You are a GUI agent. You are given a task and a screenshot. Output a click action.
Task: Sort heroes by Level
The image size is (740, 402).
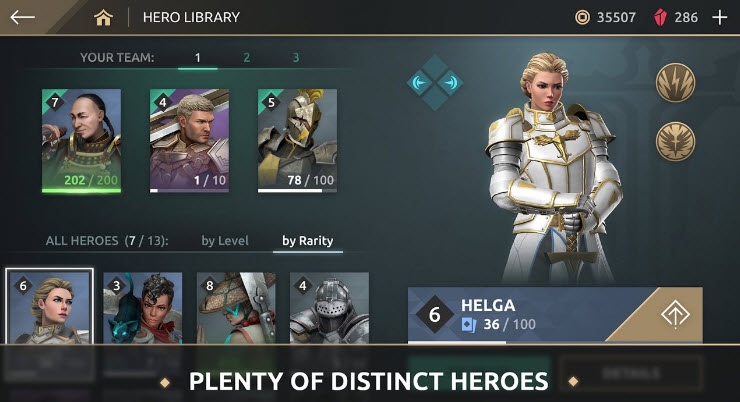click(225, 241)
